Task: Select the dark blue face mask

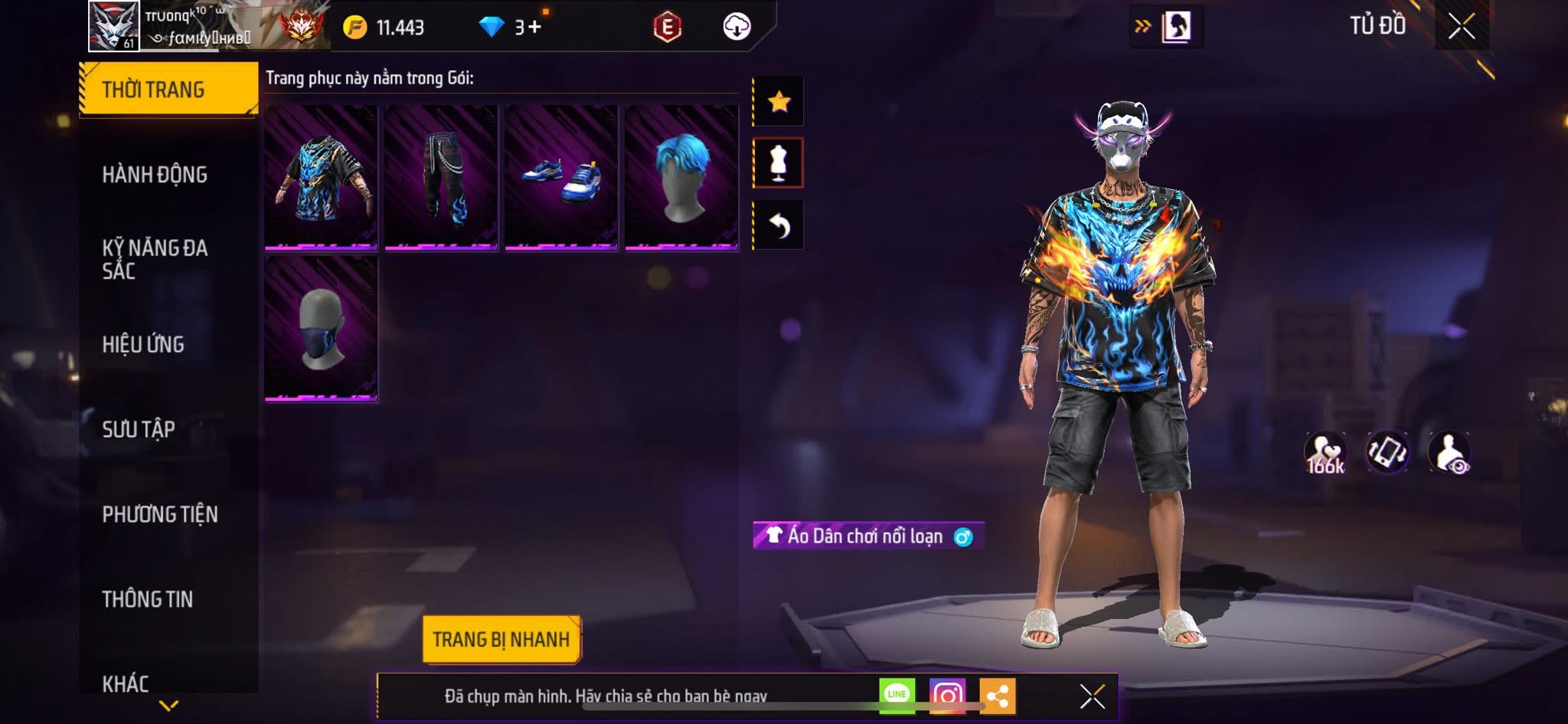Action: pos(321,329)
